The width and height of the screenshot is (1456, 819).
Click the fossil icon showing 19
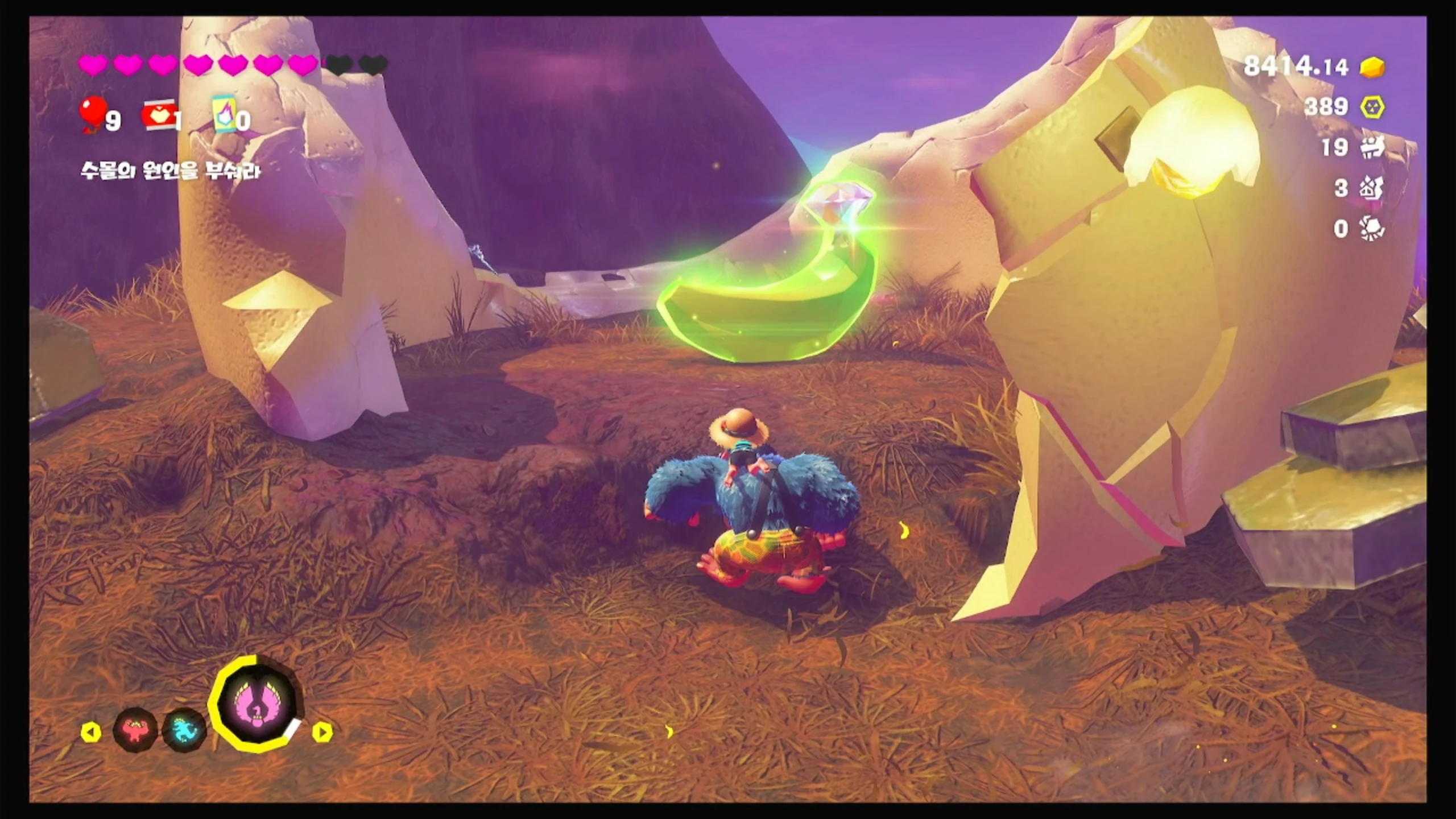pyautogui.click(x=1372, y=148)
